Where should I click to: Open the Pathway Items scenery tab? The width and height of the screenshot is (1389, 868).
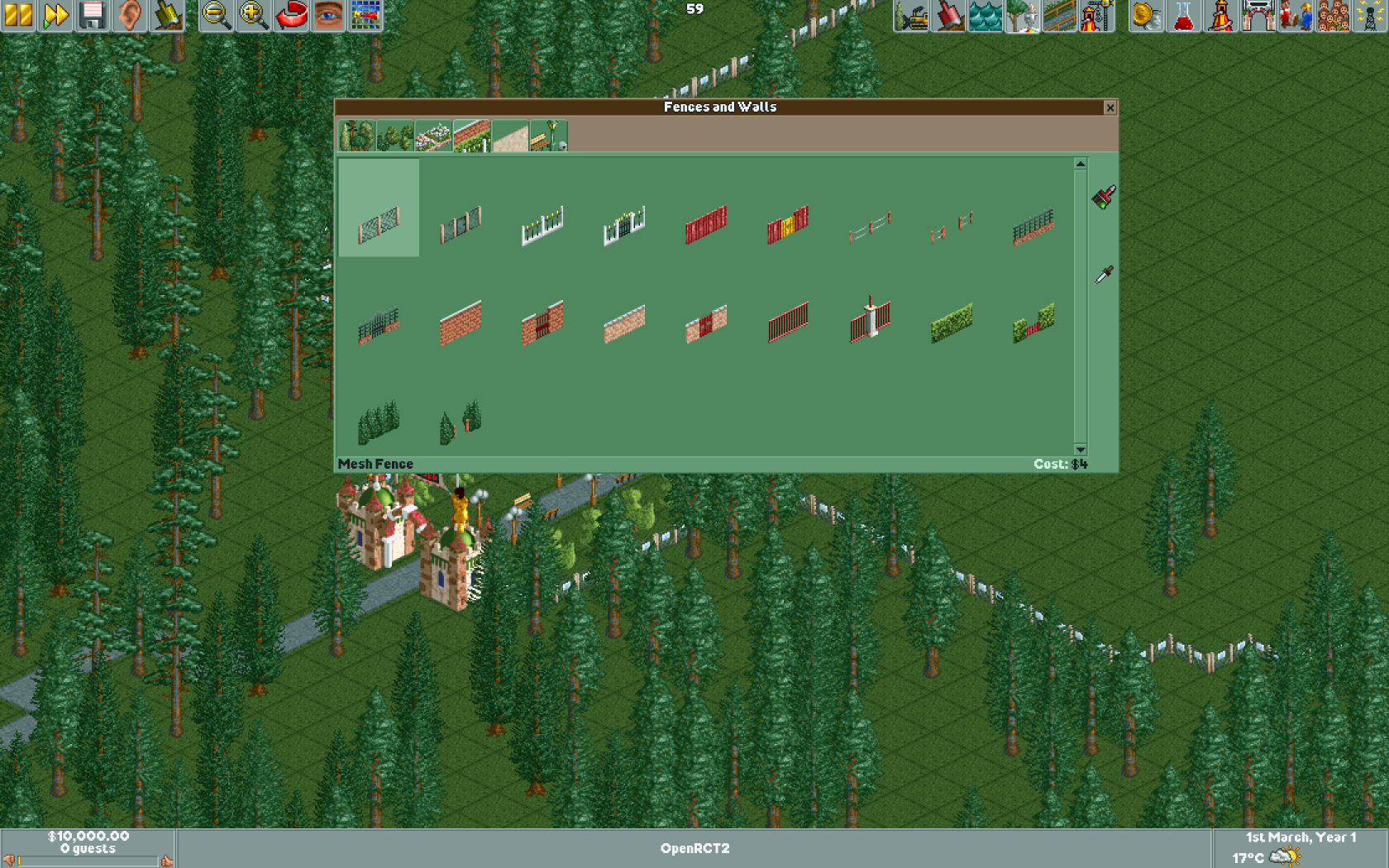[549, 136]
